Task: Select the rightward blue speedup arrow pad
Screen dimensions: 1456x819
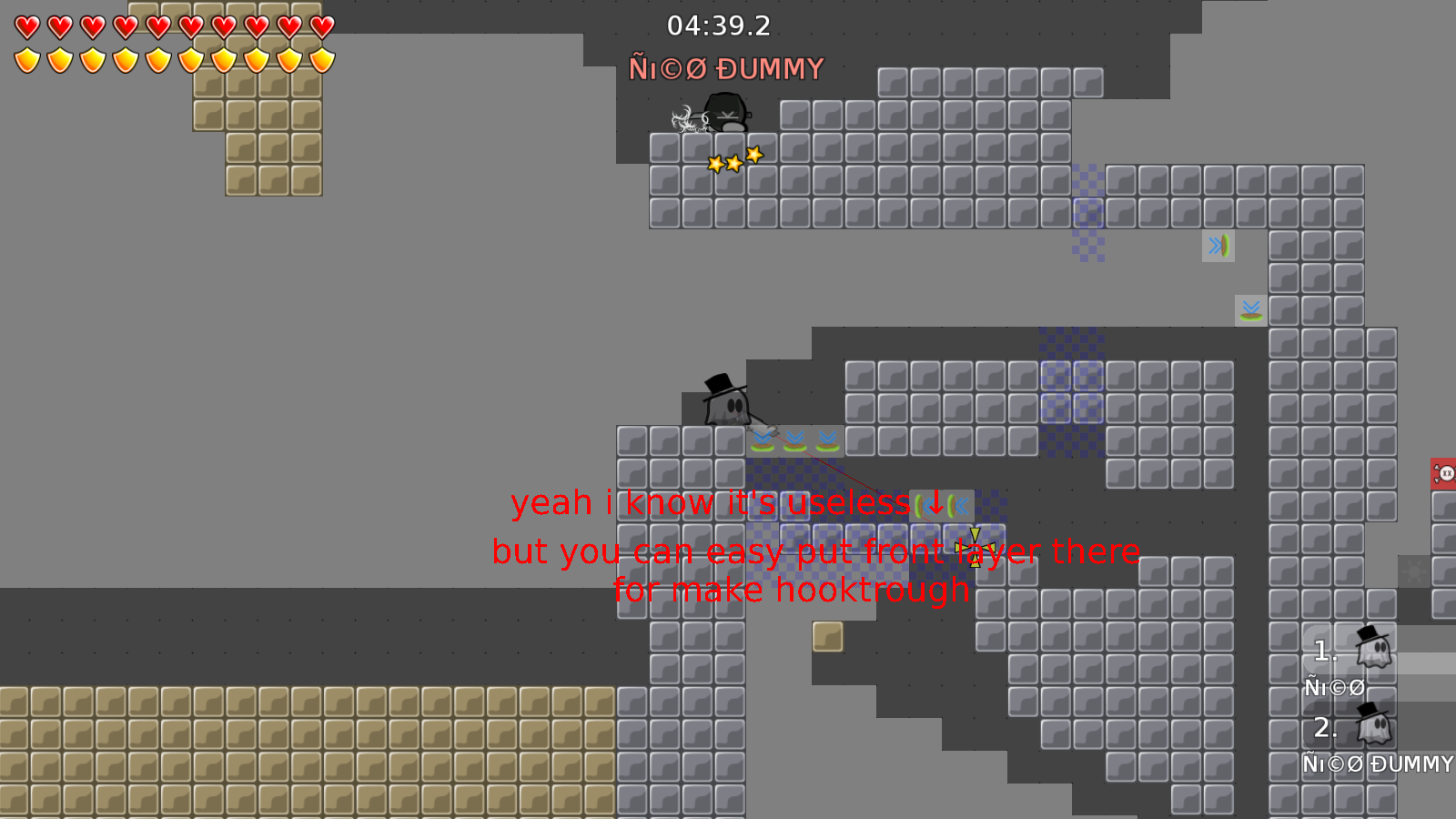Action: pos(1218,246)
